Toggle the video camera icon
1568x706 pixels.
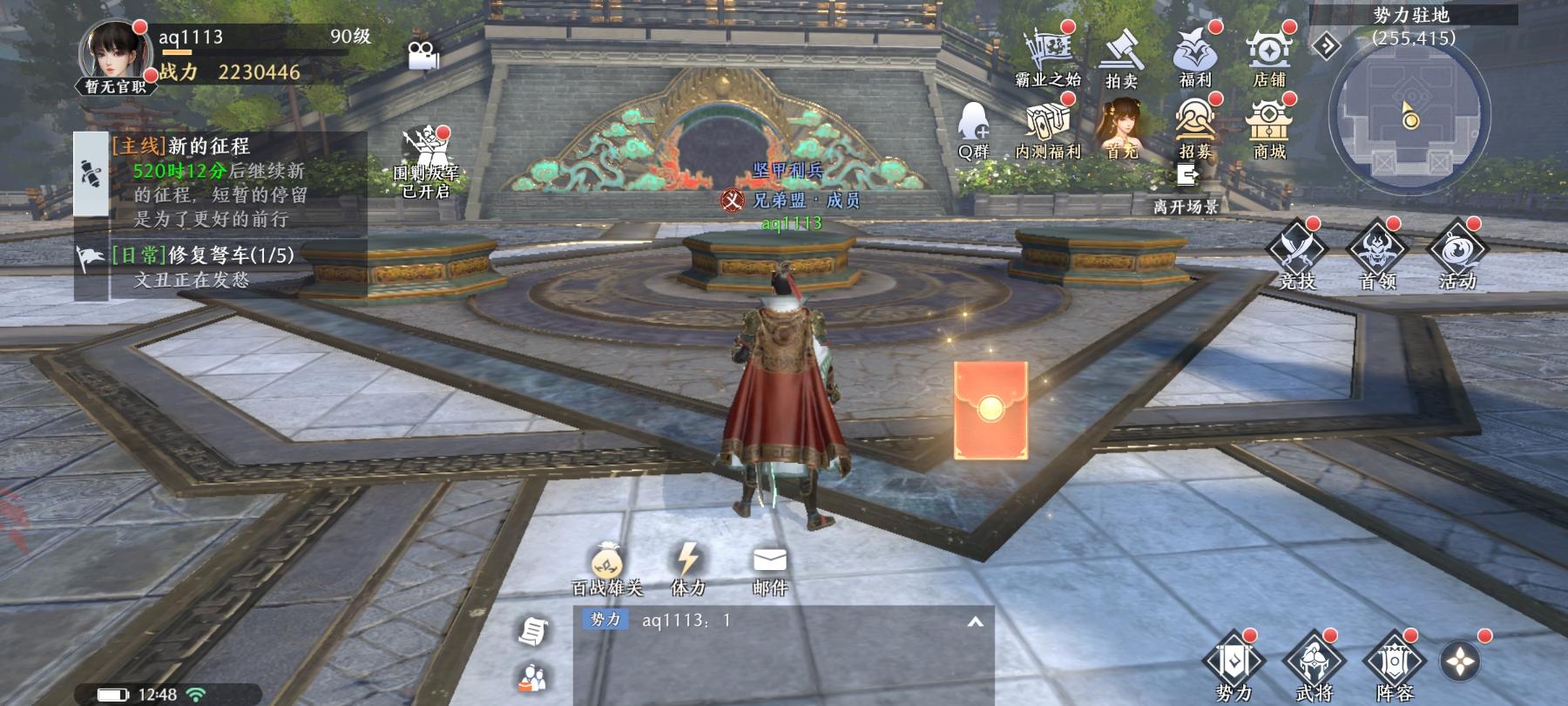tap(423, 55)
